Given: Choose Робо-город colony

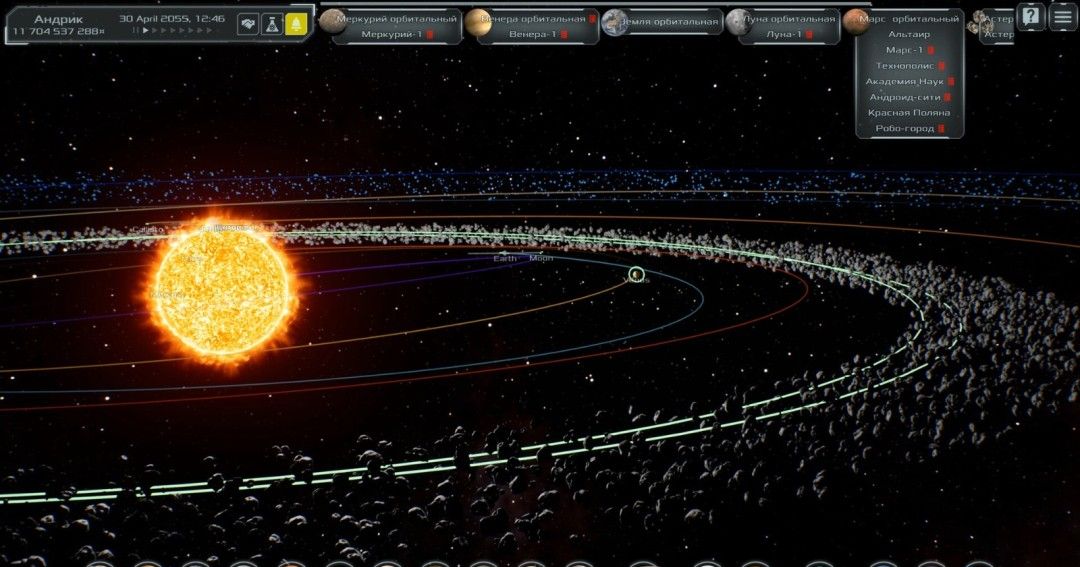Looking at the screenshot, I should (x=905, y=129).
